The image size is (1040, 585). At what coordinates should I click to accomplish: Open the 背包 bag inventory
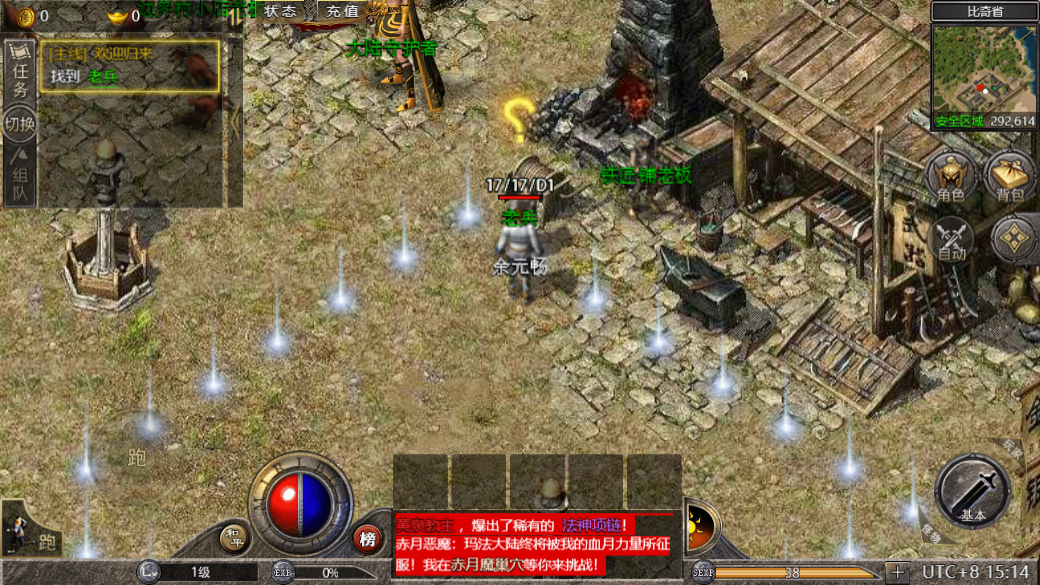click(x=1010, y=178)
